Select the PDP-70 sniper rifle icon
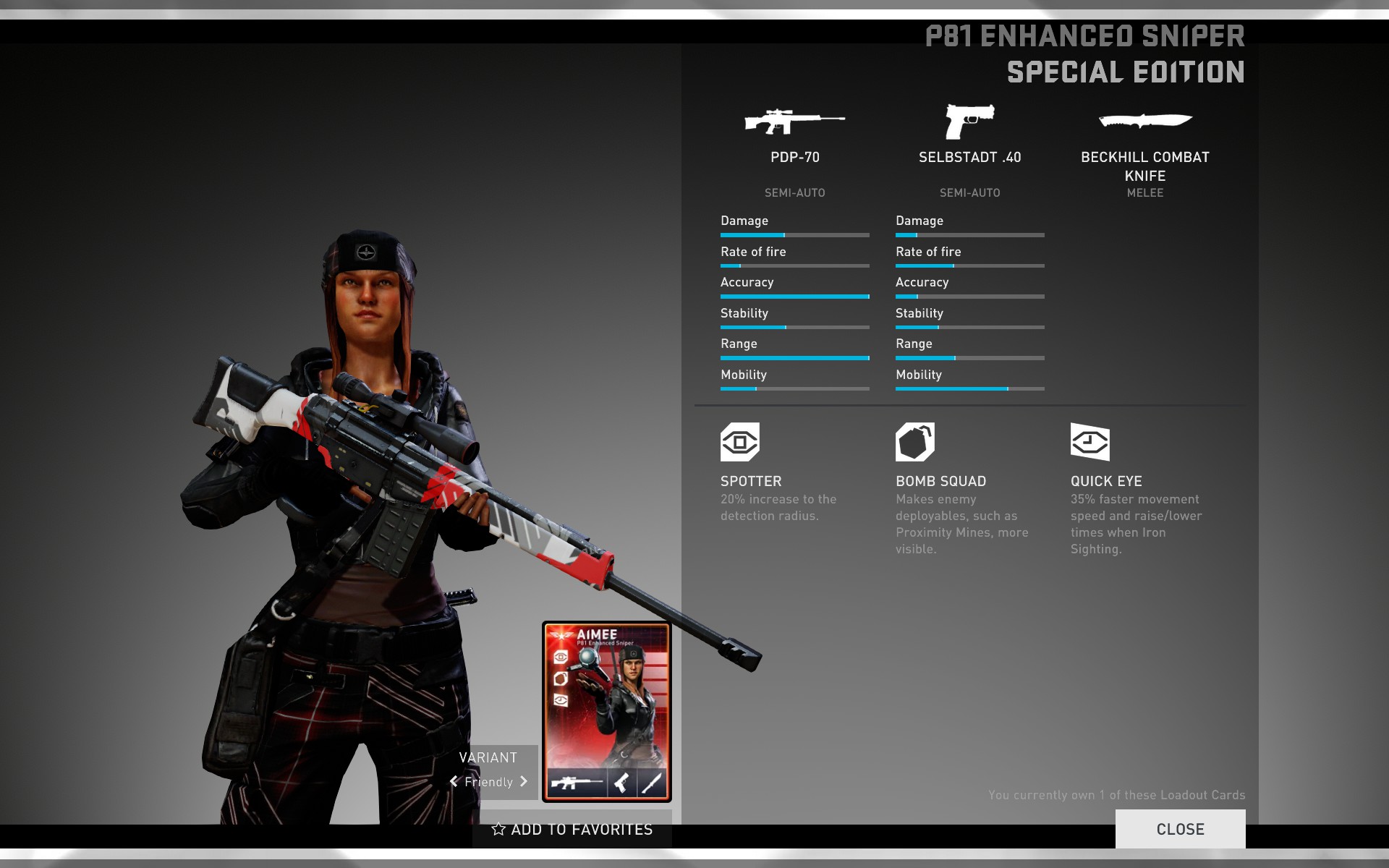1389x868 pixels. [794, 122]
